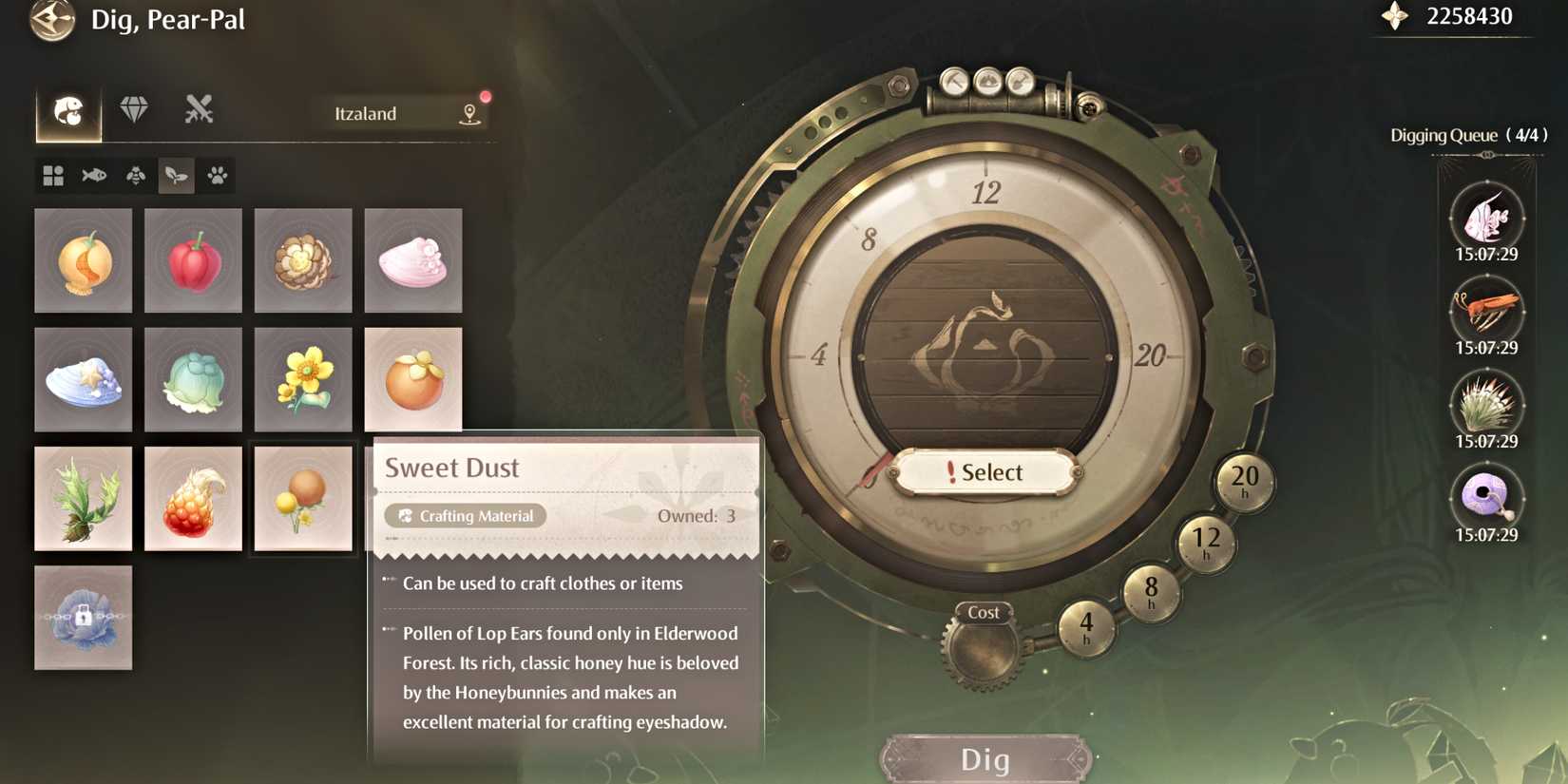
Task: Click the currency icon next to 2258430
Action: tap(1393, 14)
